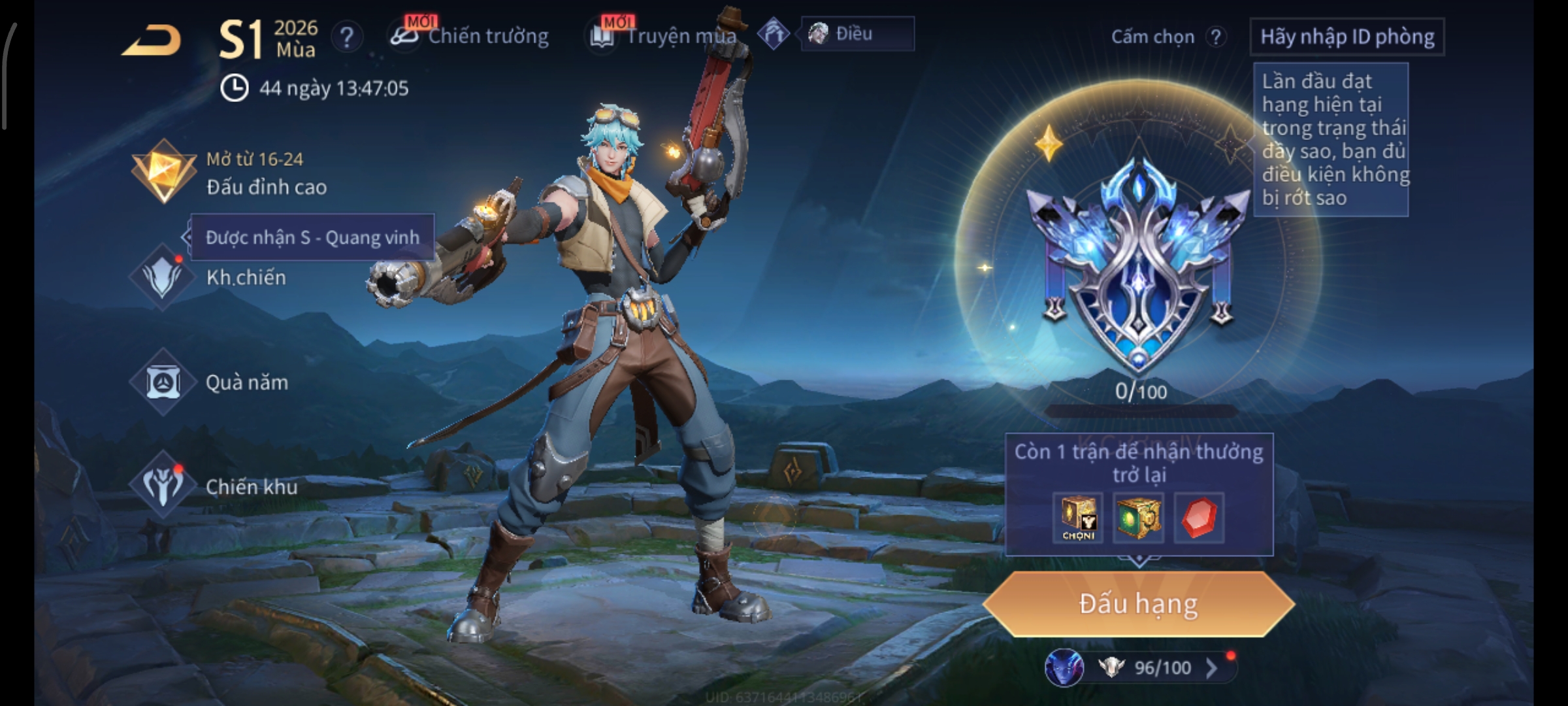Select the Điều hero dropdown
Image resolution: width=1568 pixels, height=706 pixels.
click(x=857, y=34)
